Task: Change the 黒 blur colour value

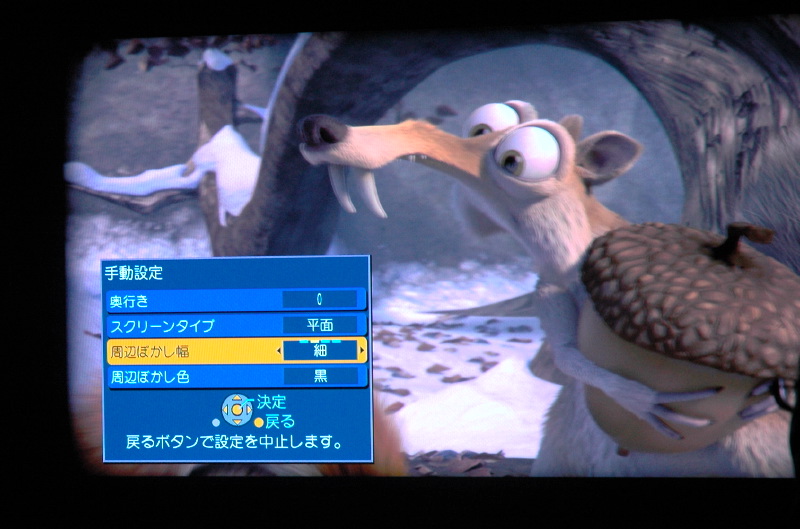Action: tap(320, 377)
